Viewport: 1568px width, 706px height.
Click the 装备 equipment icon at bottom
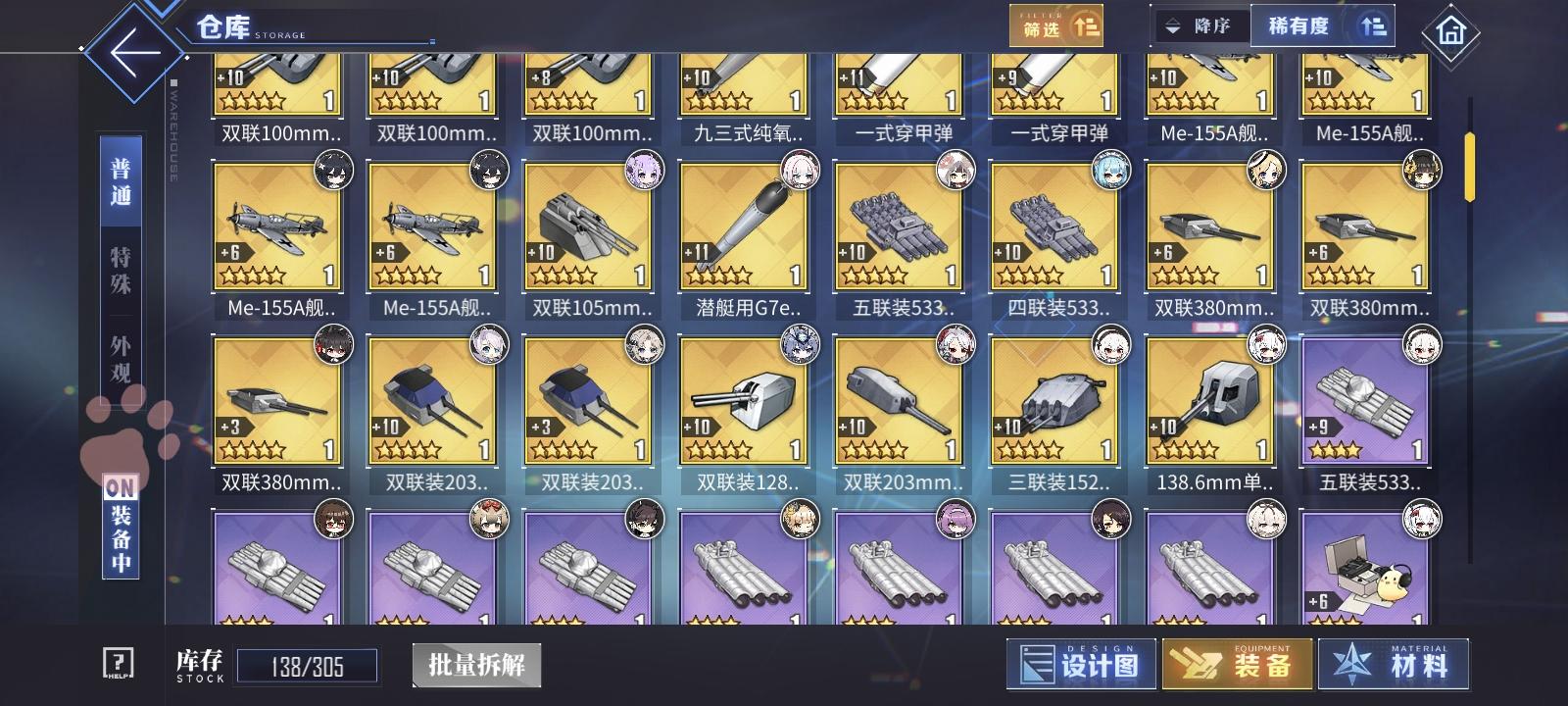[x=1237, y=663]
